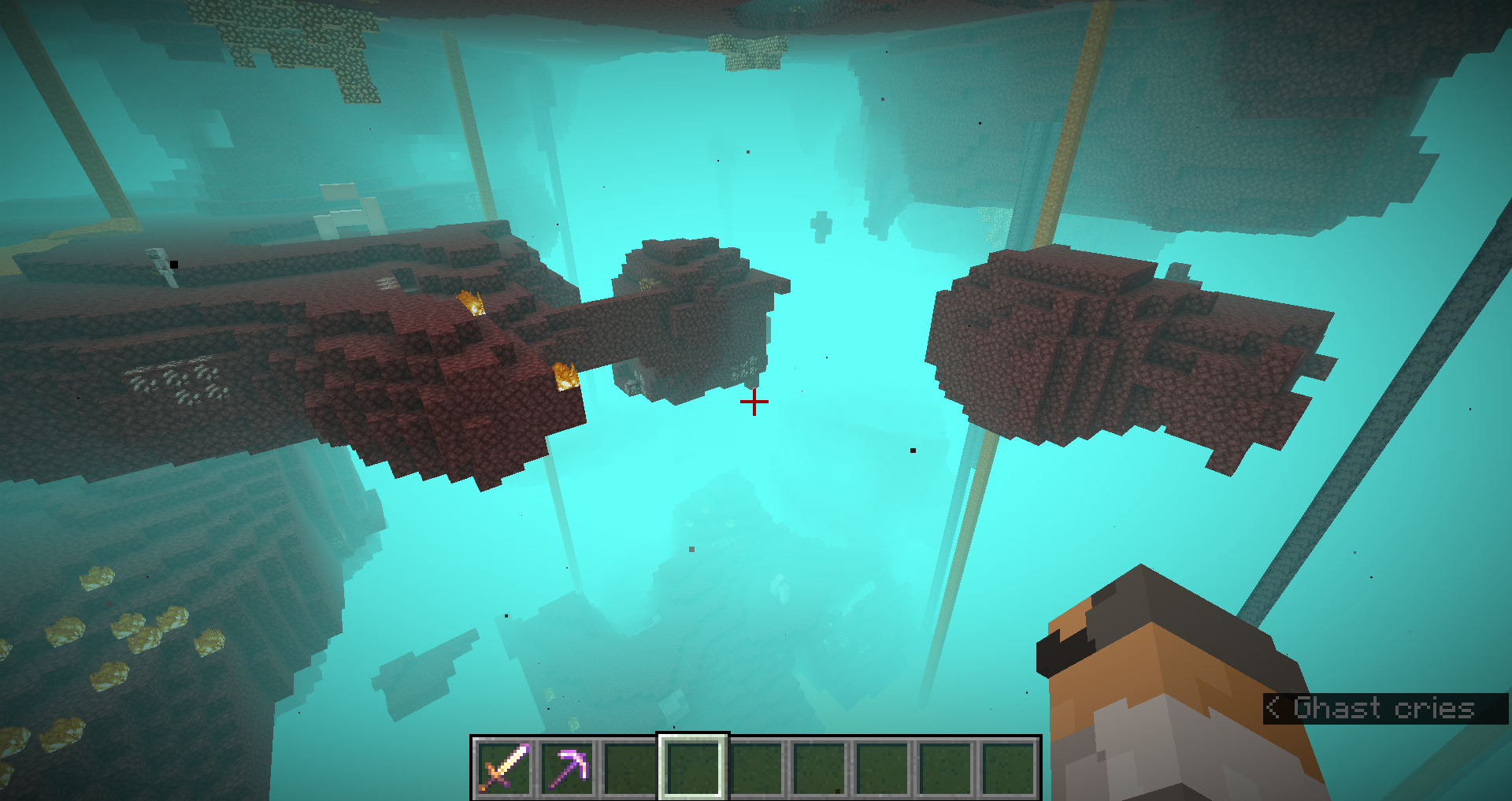Select the sword hotbar slot
The width and height of the screenshot is (1512, 801).
pos(504,768)
